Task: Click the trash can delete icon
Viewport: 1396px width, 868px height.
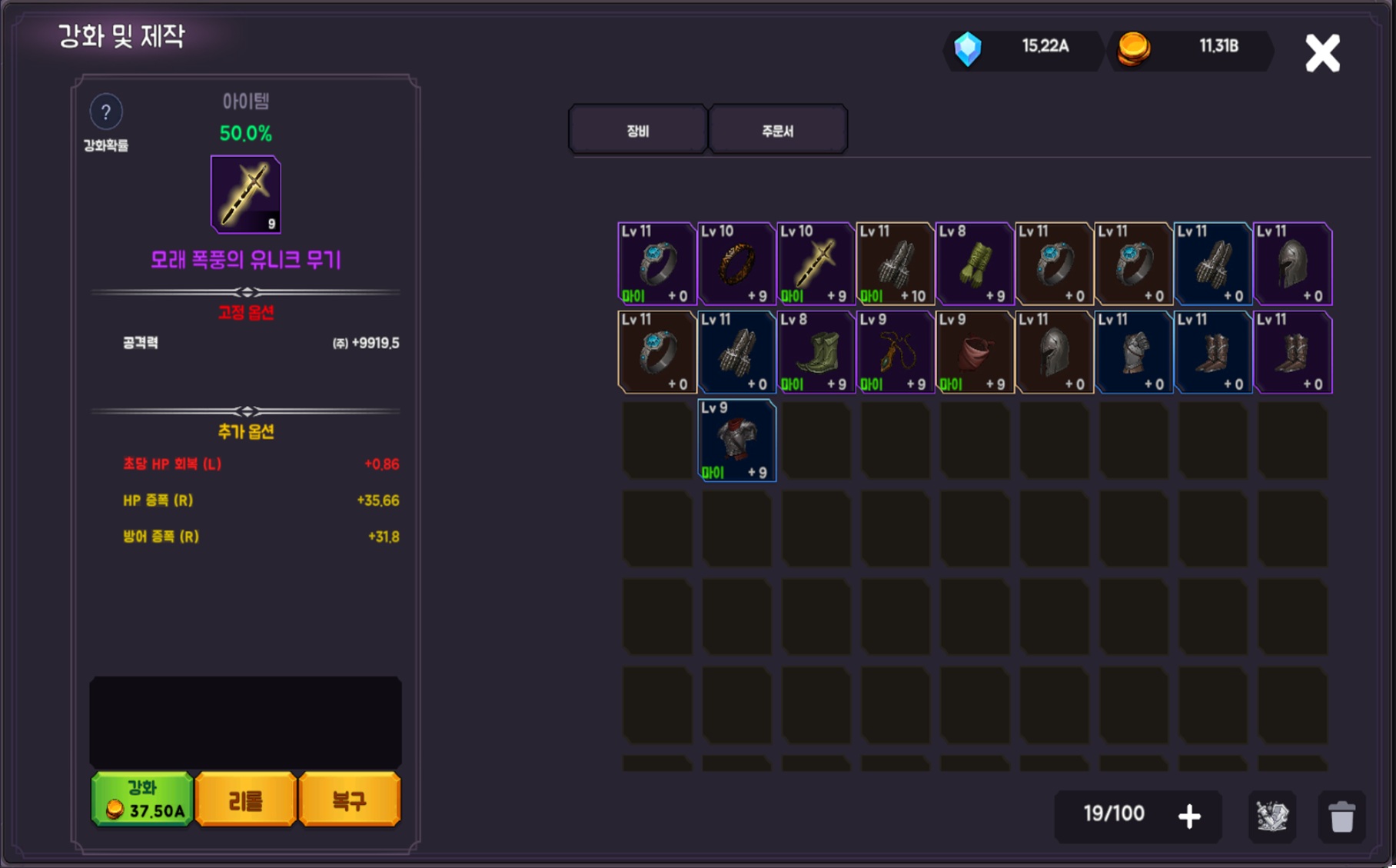Action: point(1342,816)
